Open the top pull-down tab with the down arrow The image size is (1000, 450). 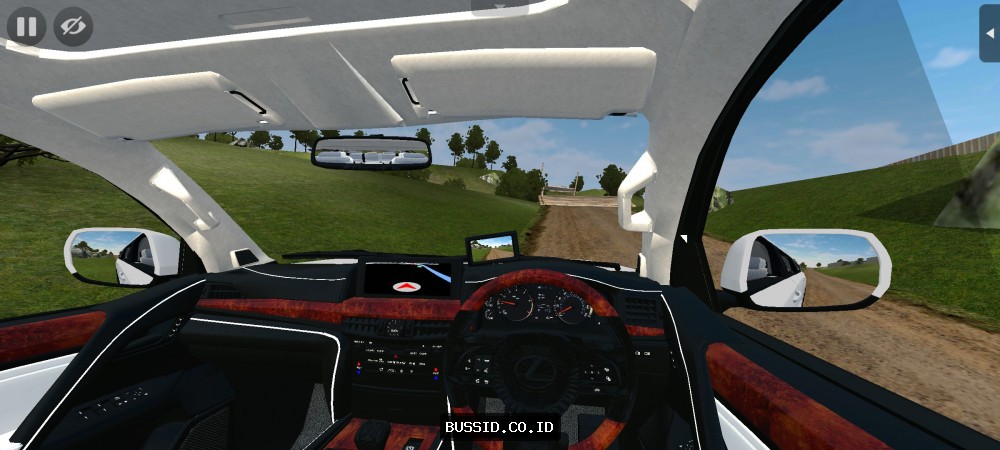(500, 6)
